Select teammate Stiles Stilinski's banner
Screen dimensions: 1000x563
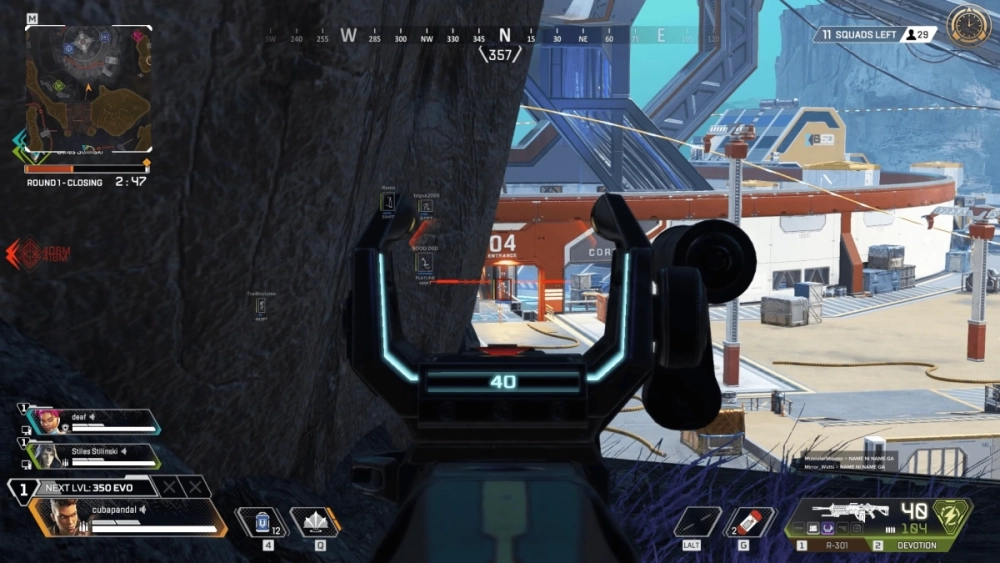pyautogui.click(x=93, y=455)
